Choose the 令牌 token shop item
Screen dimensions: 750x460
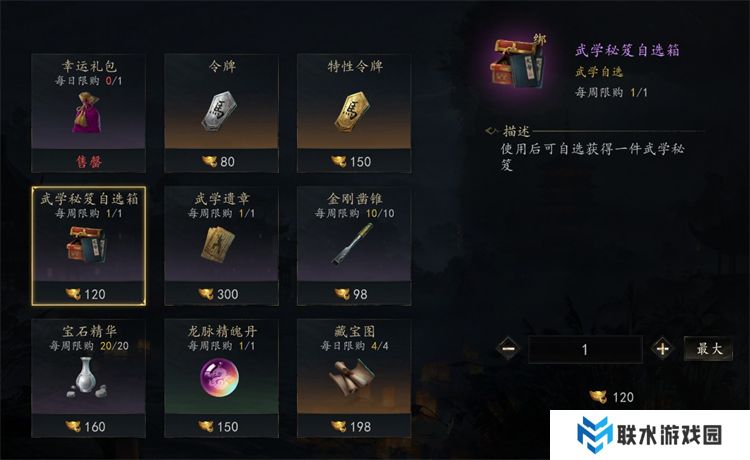coord(222,112)
